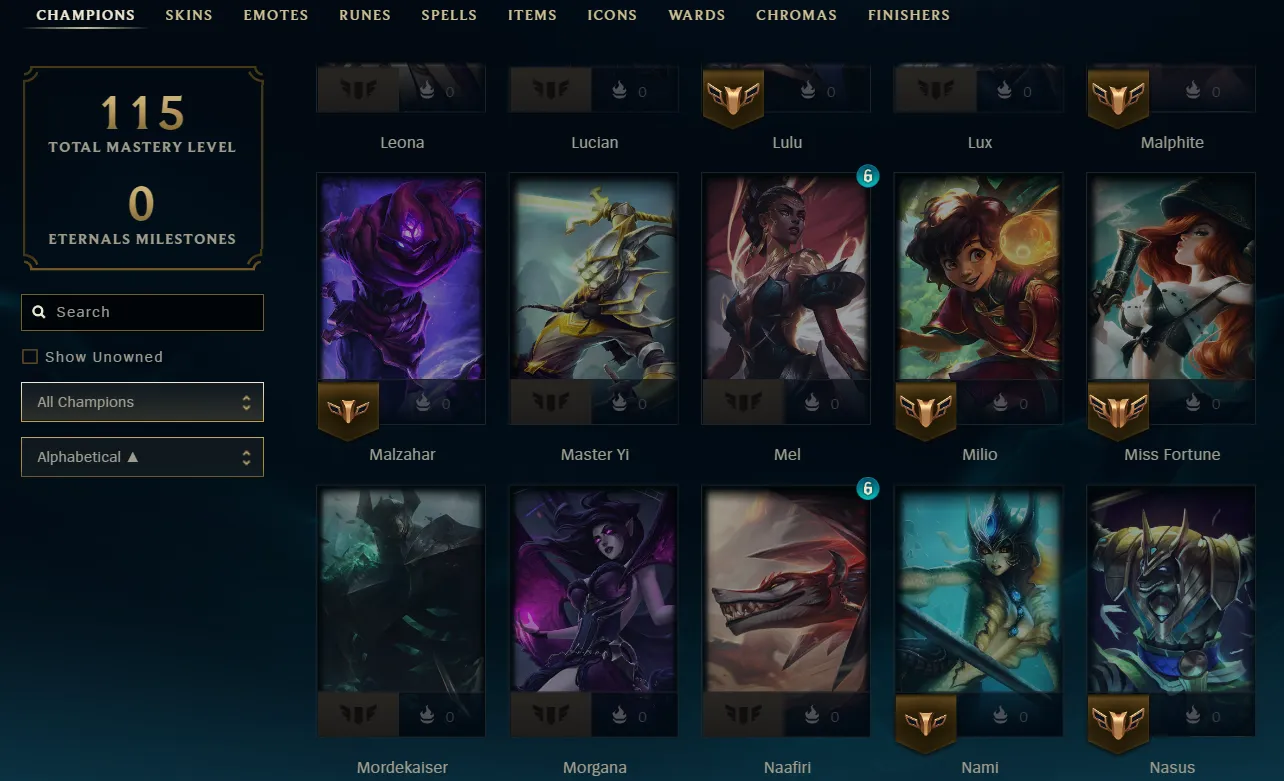This screenshot has height=781, width=1284.
Task: Choose the Master Yi champion card
Action: pos(594,278)
